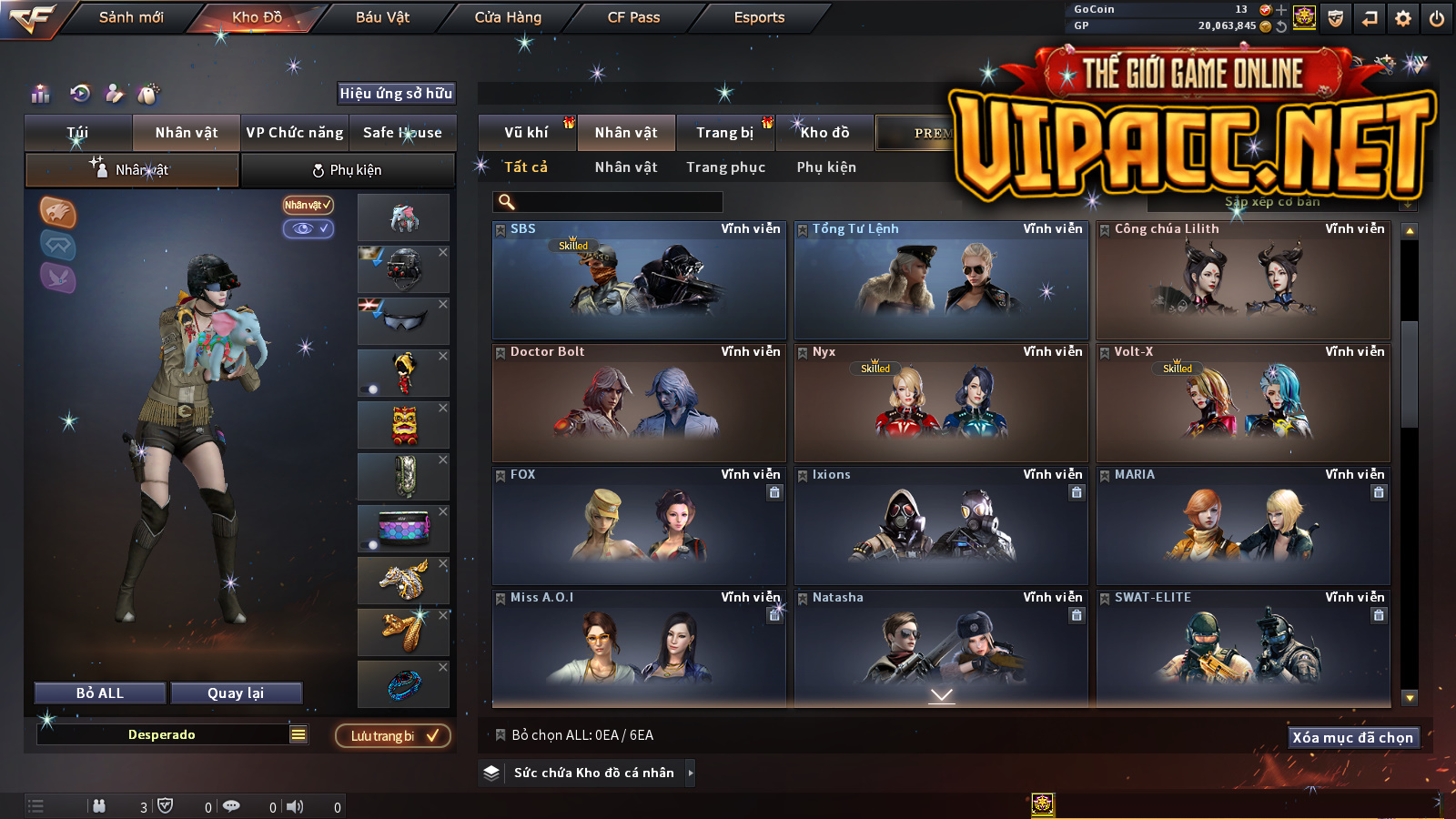The image size is (1456, 819).
Task: Switch to the Vũ khí tab
Action: tap(526, 133)
